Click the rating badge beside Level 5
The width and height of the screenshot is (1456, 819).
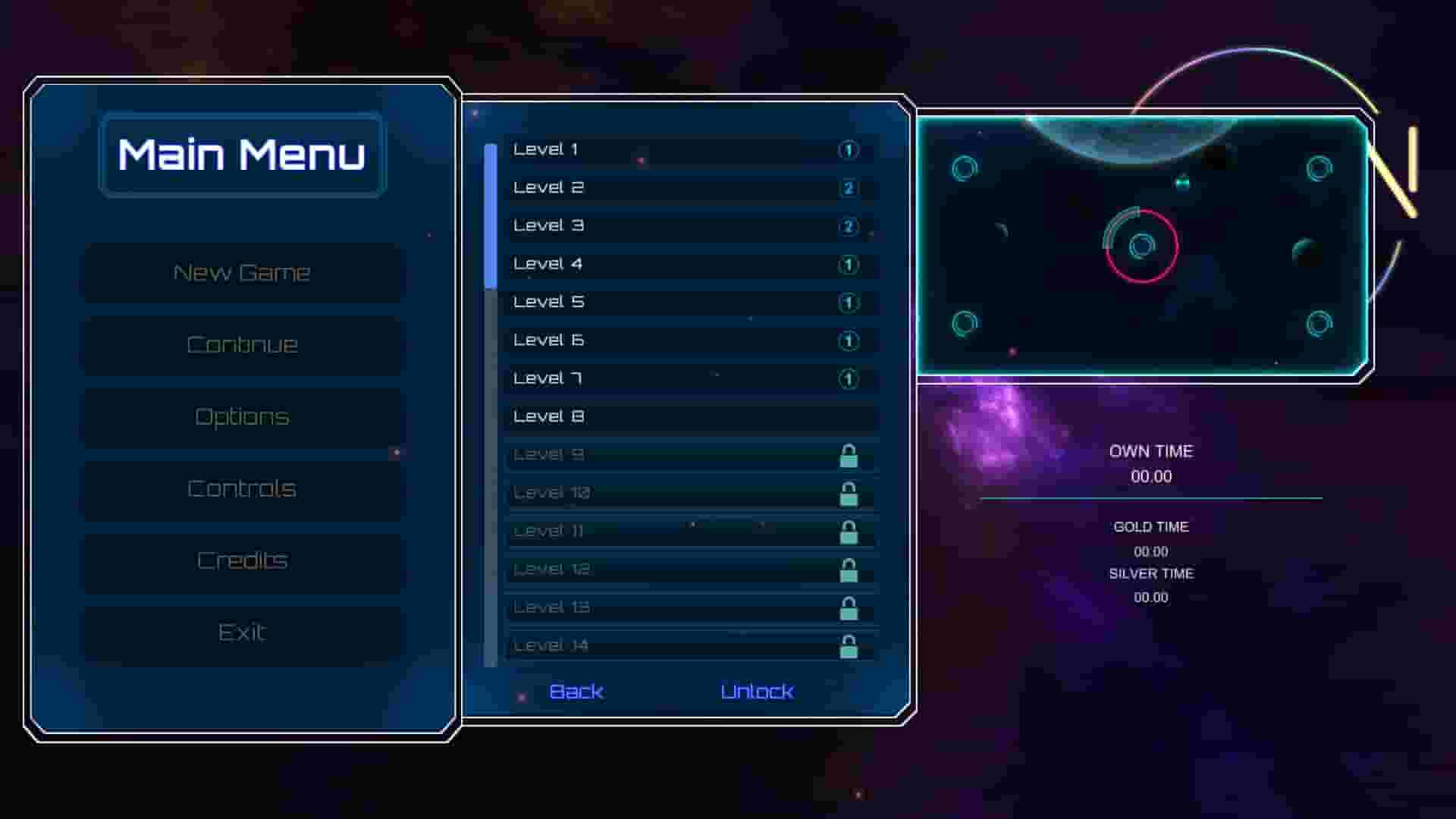tap(847, 301)
